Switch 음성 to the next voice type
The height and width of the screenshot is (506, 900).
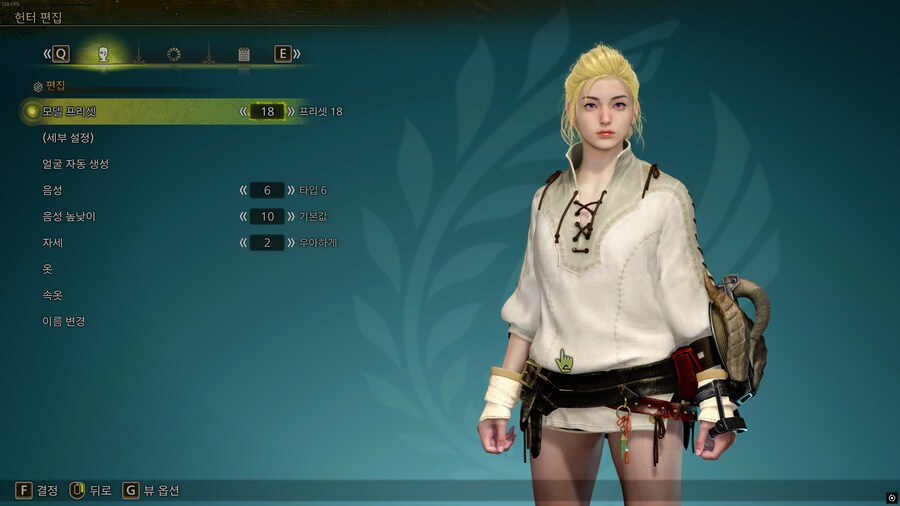click(x=291, y=190)
